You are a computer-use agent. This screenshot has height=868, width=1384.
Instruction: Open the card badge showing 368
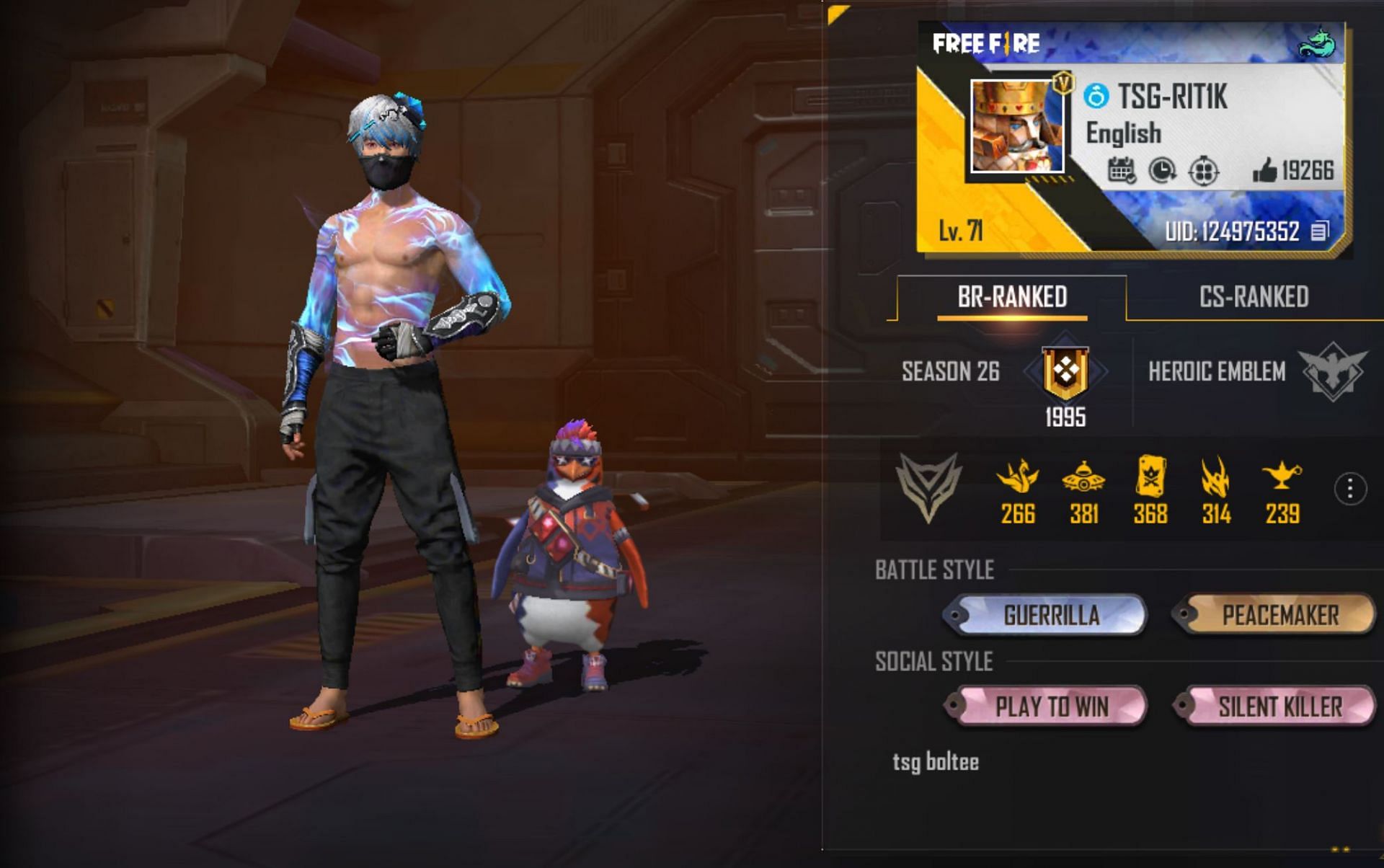1150,476
